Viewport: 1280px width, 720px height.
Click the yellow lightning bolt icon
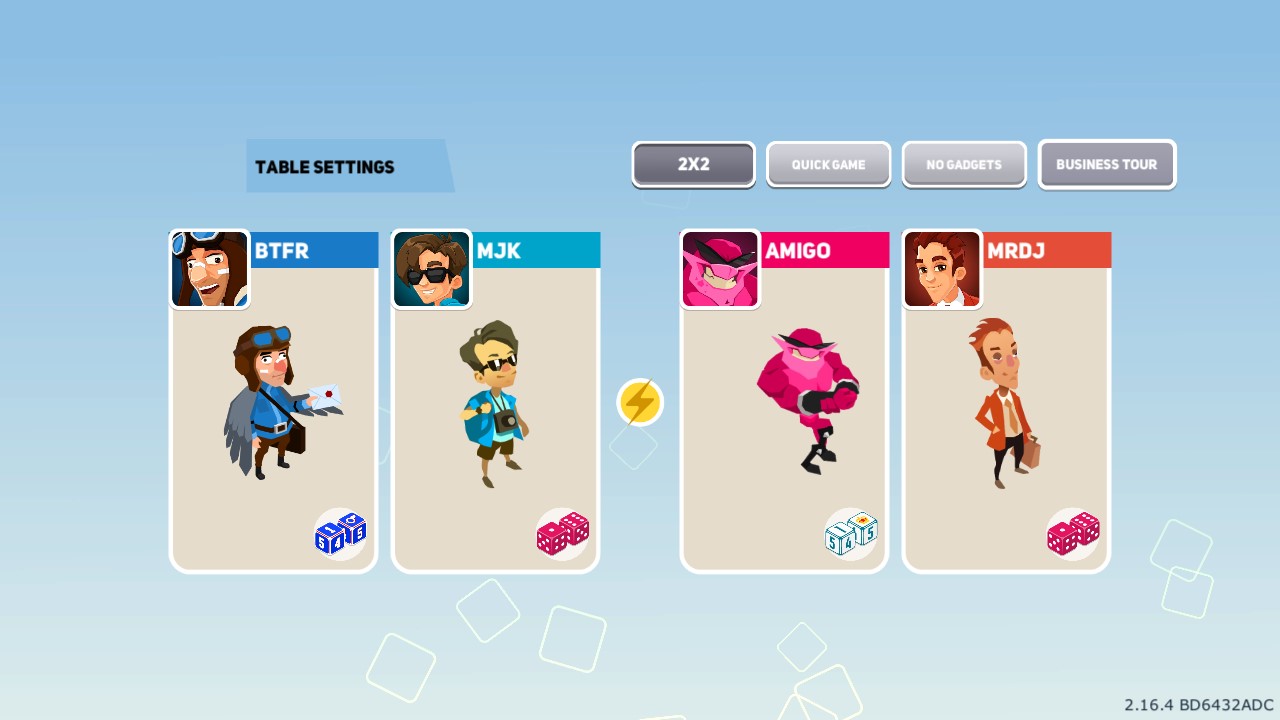pos(639,401)
